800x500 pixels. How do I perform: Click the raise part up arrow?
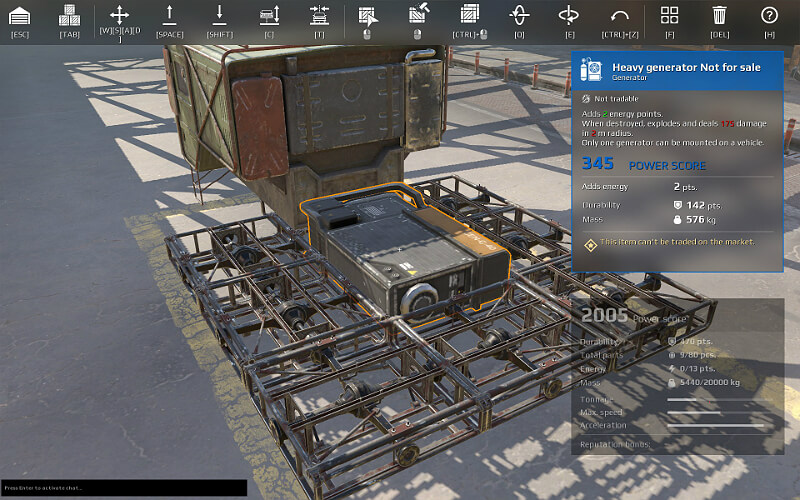(169, 15)
